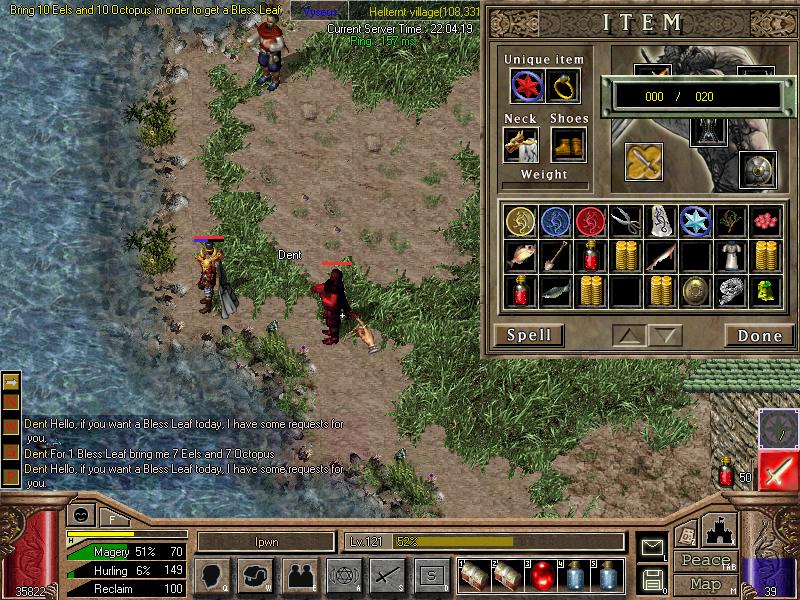Click the inventory page up arrow

click(x=631, y=335)
